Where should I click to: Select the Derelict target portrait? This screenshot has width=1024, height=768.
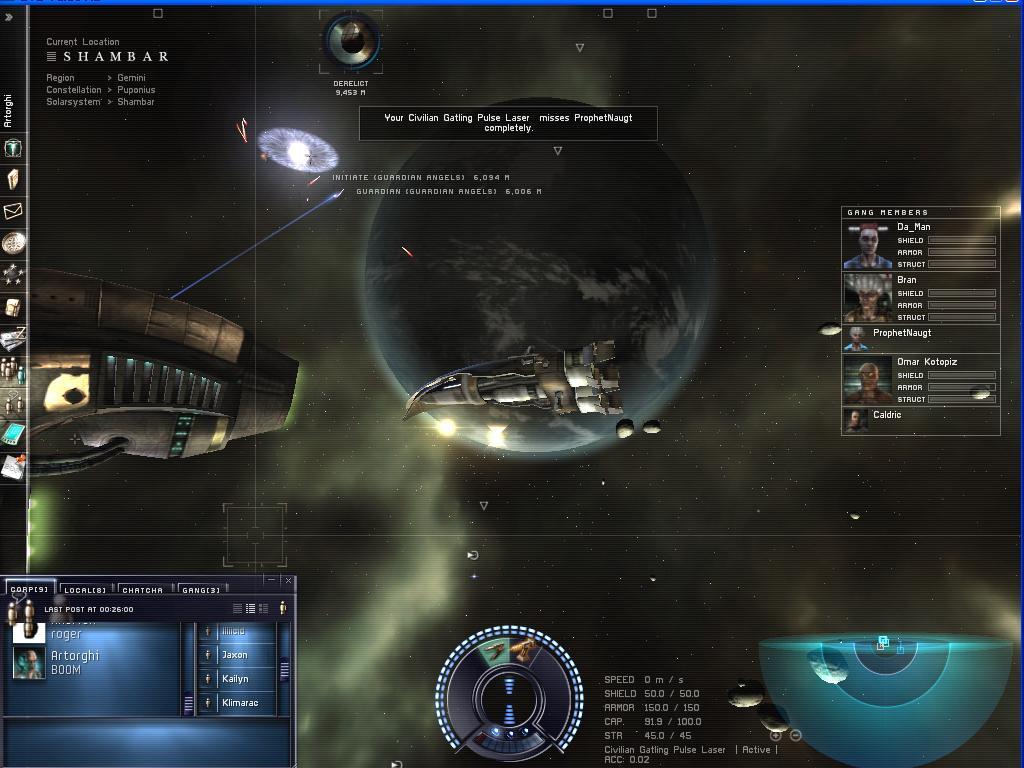351,40
